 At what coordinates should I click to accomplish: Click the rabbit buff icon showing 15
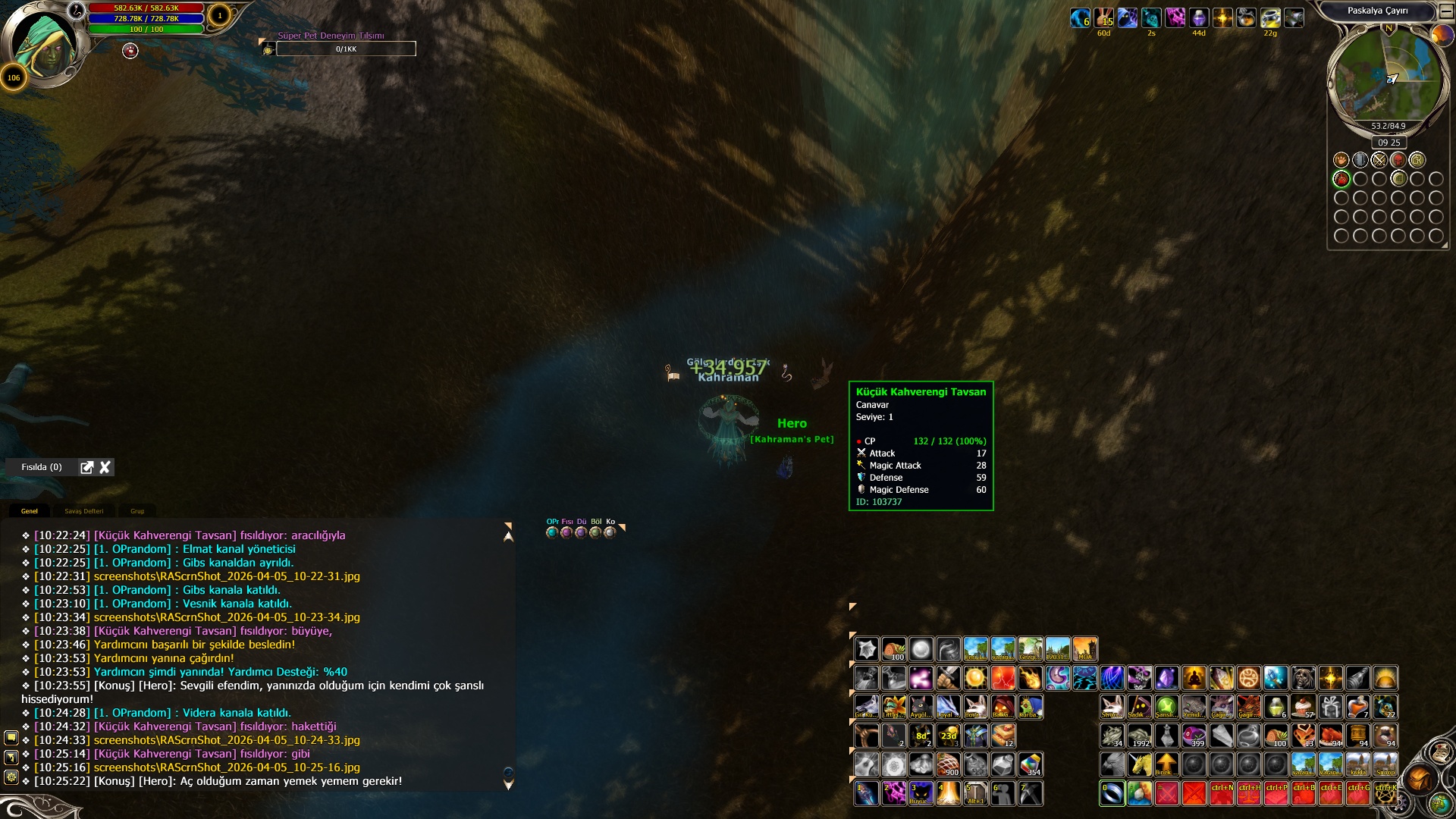point(1103,18)
